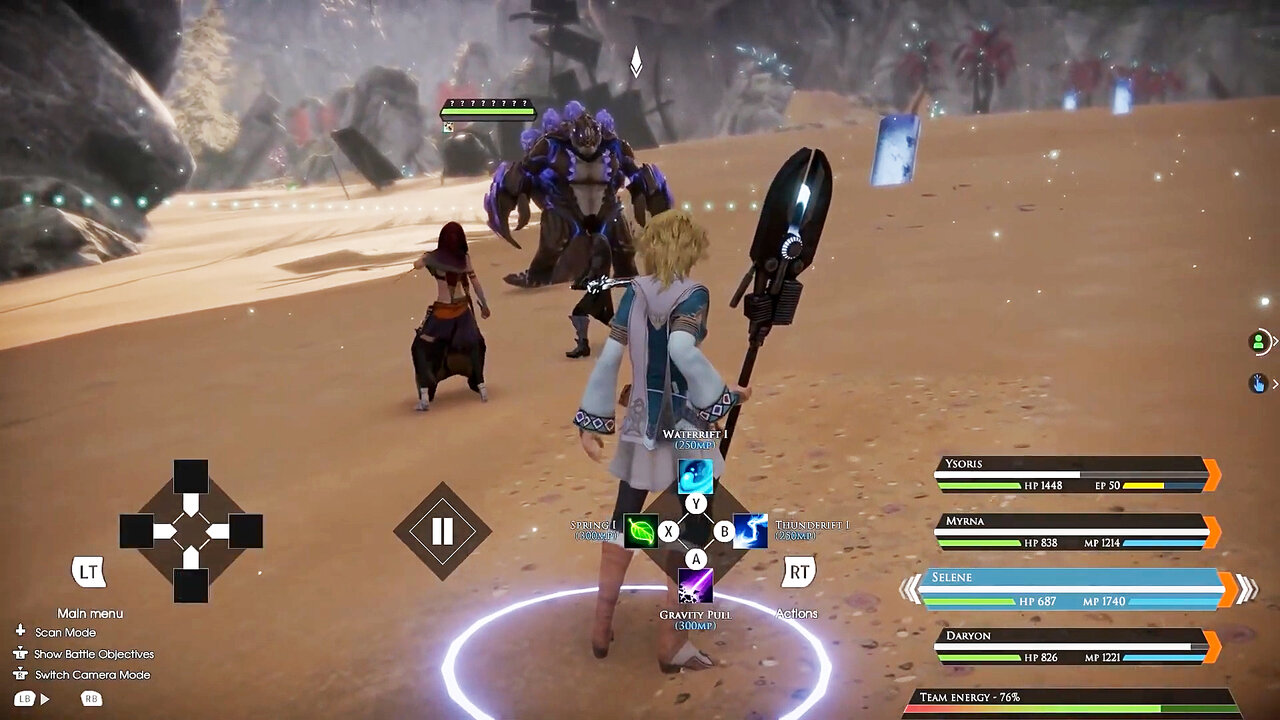Select Ysoris in the party list
Viewport: 1280px width, 720px height.
click(x=1075, y=475)
